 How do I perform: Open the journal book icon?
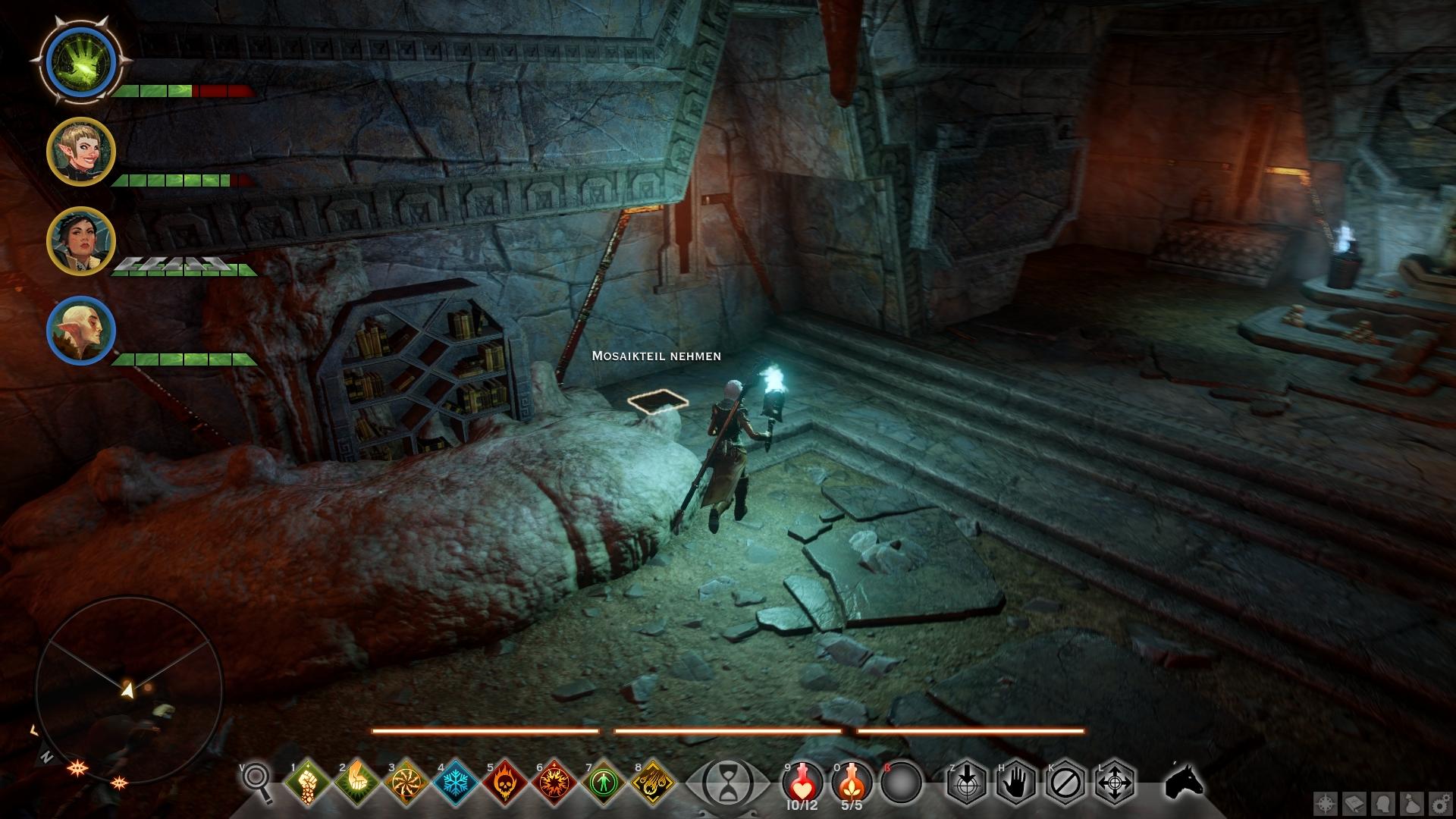point(1355,803)
